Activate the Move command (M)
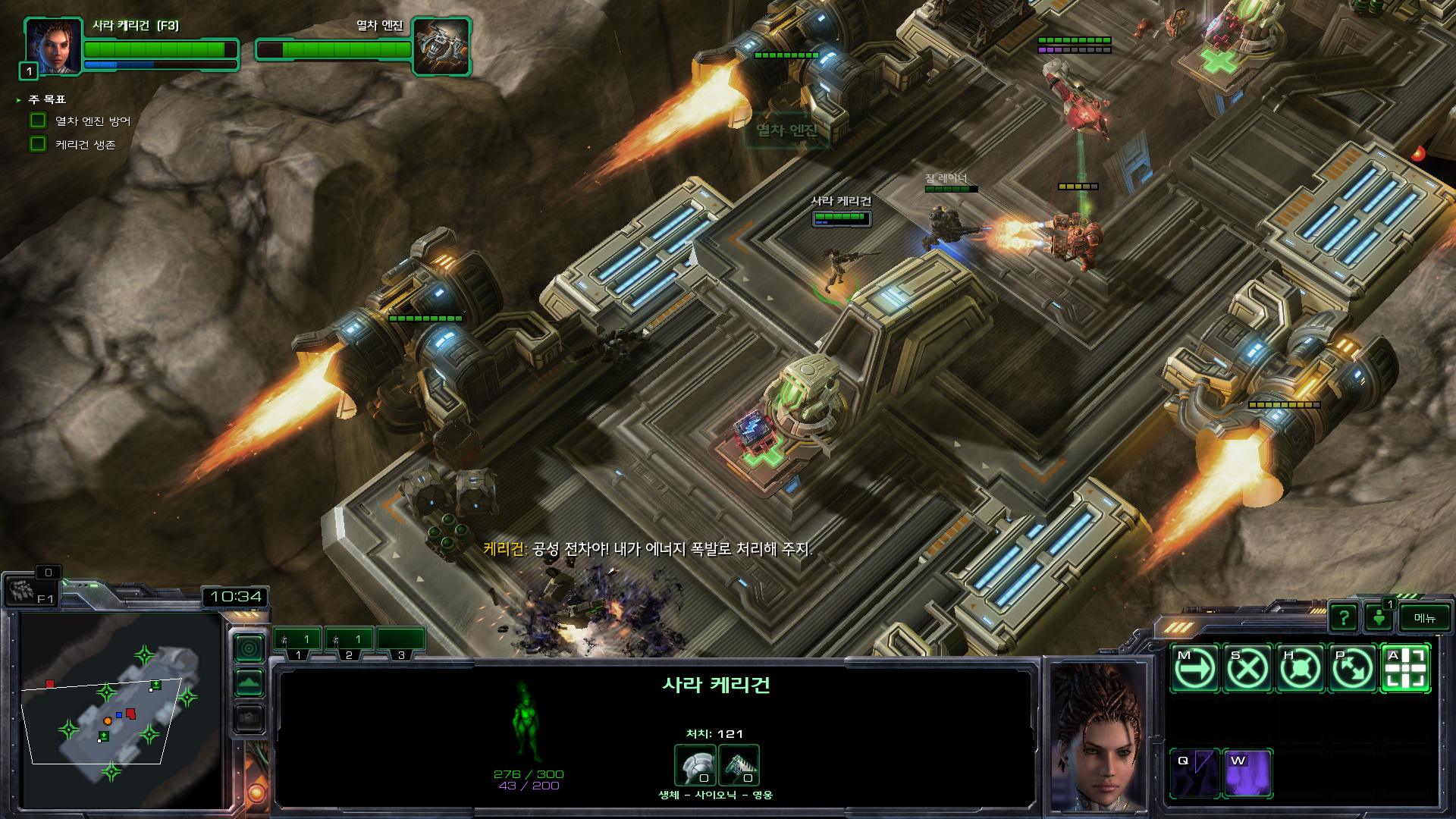Viewport: 1456px width, 819px height. coord(1194,669)
